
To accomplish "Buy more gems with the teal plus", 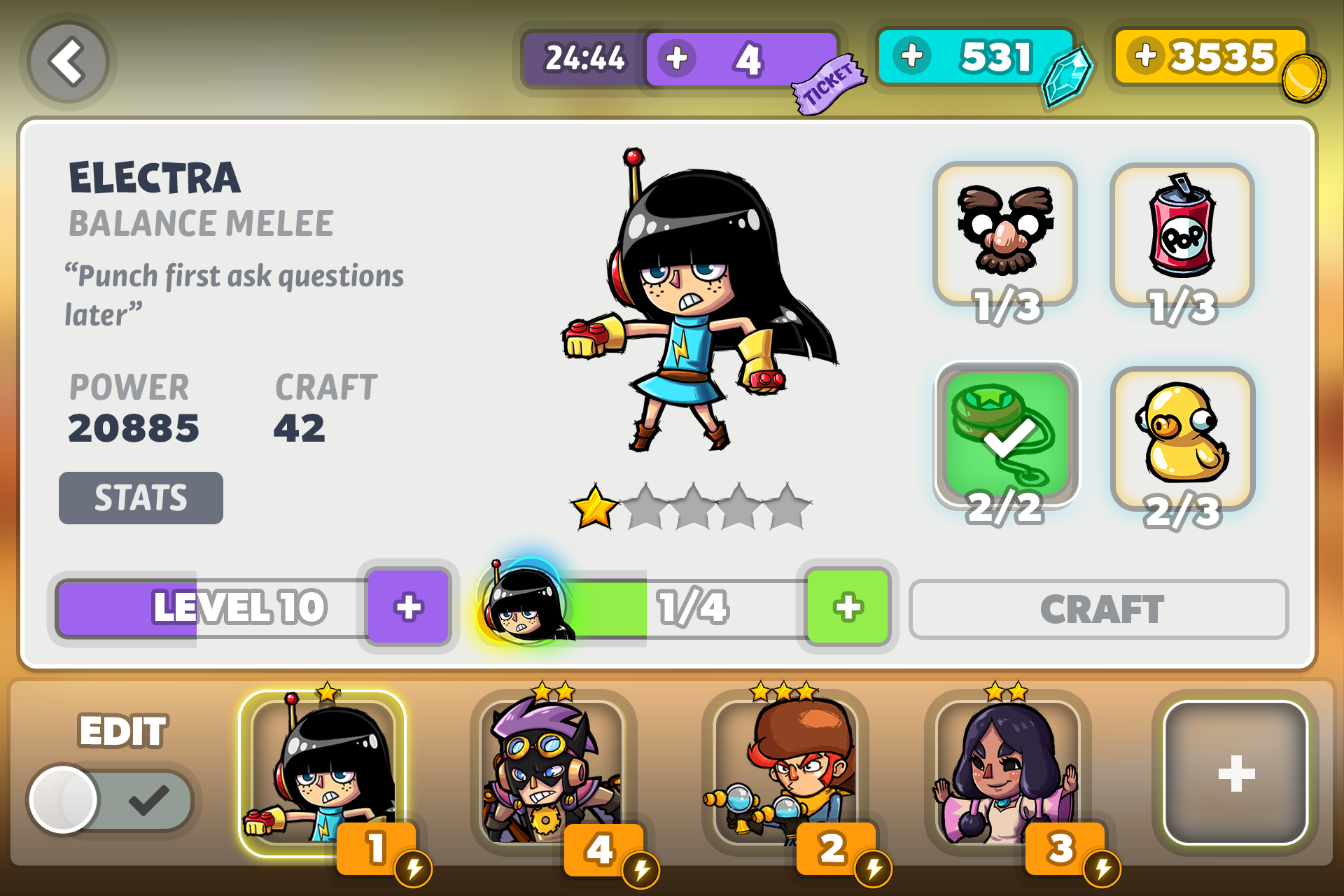I will coord(911,55).
